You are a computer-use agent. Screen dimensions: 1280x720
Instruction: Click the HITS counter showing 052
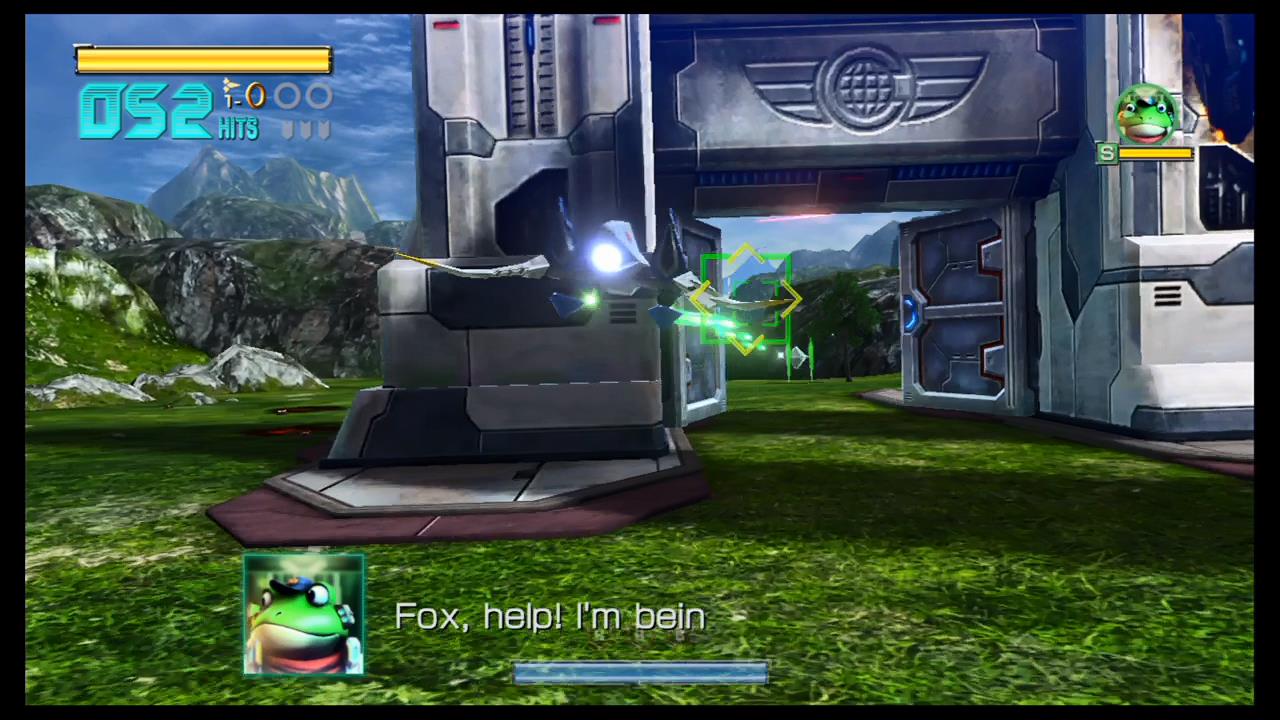click(150, 108)
